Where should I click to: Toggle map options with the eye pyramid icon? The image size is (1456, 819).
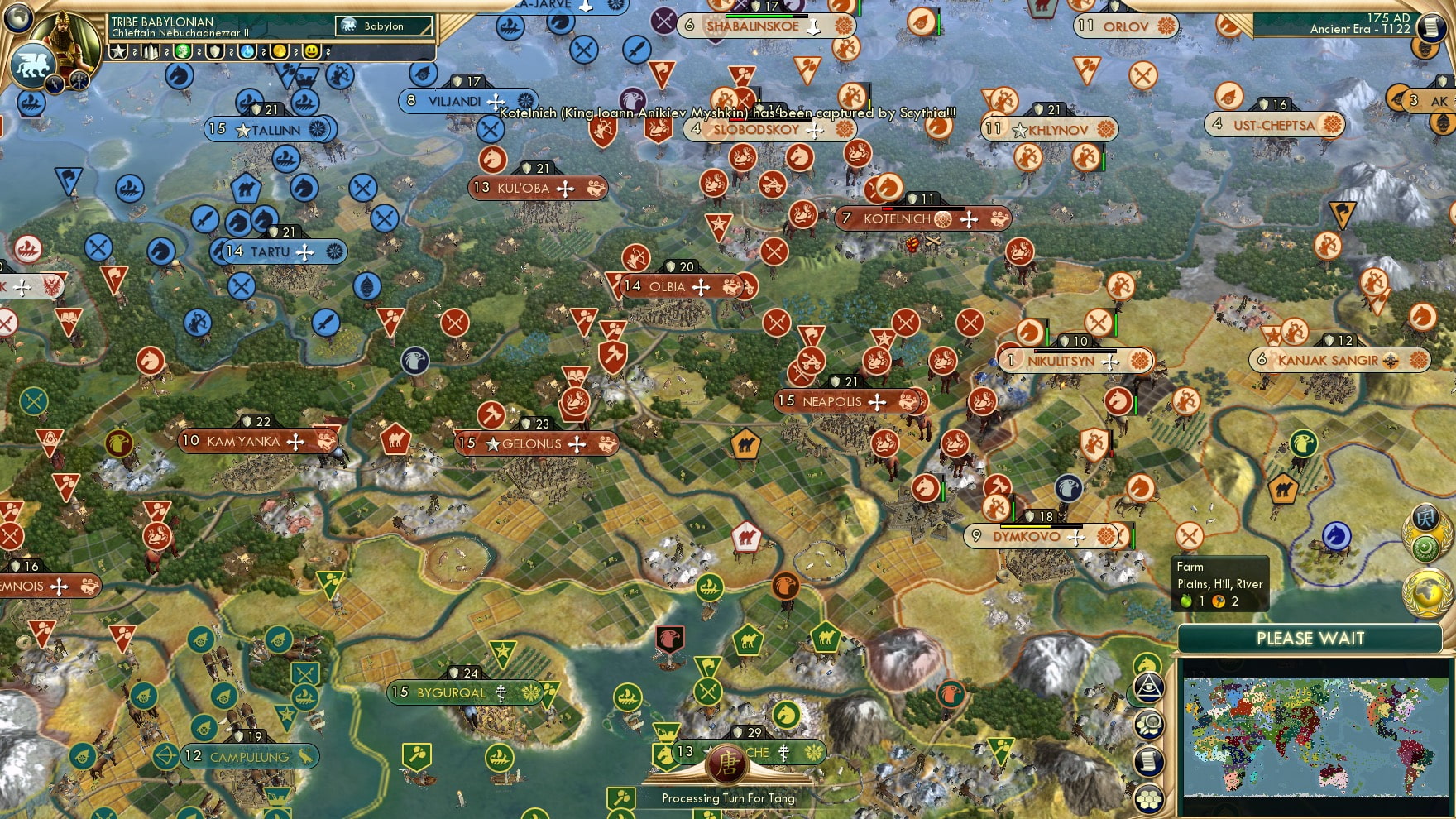[x=1148, y=687]
